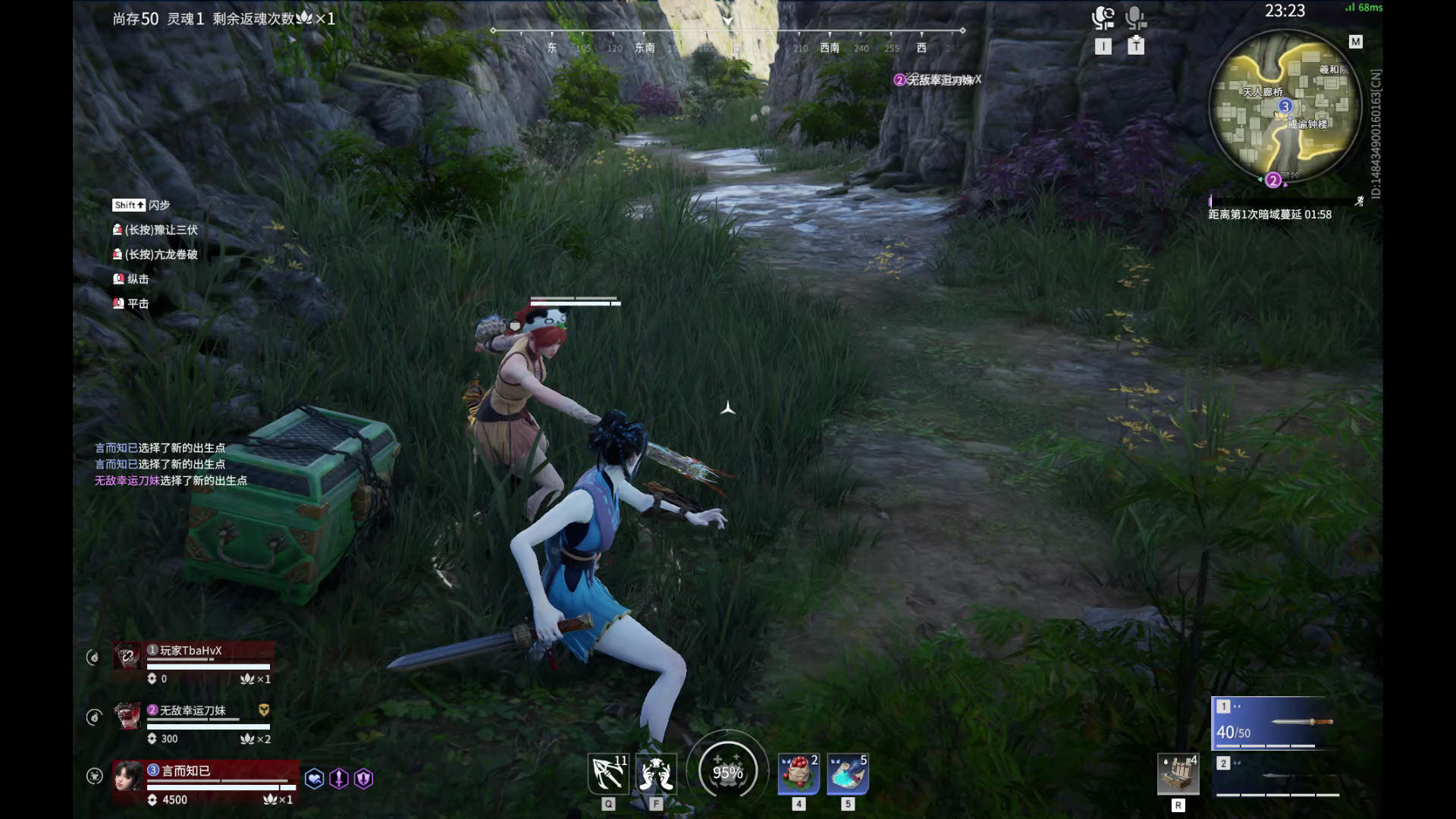Select the grappling hook slot

(x=608, y=773)
